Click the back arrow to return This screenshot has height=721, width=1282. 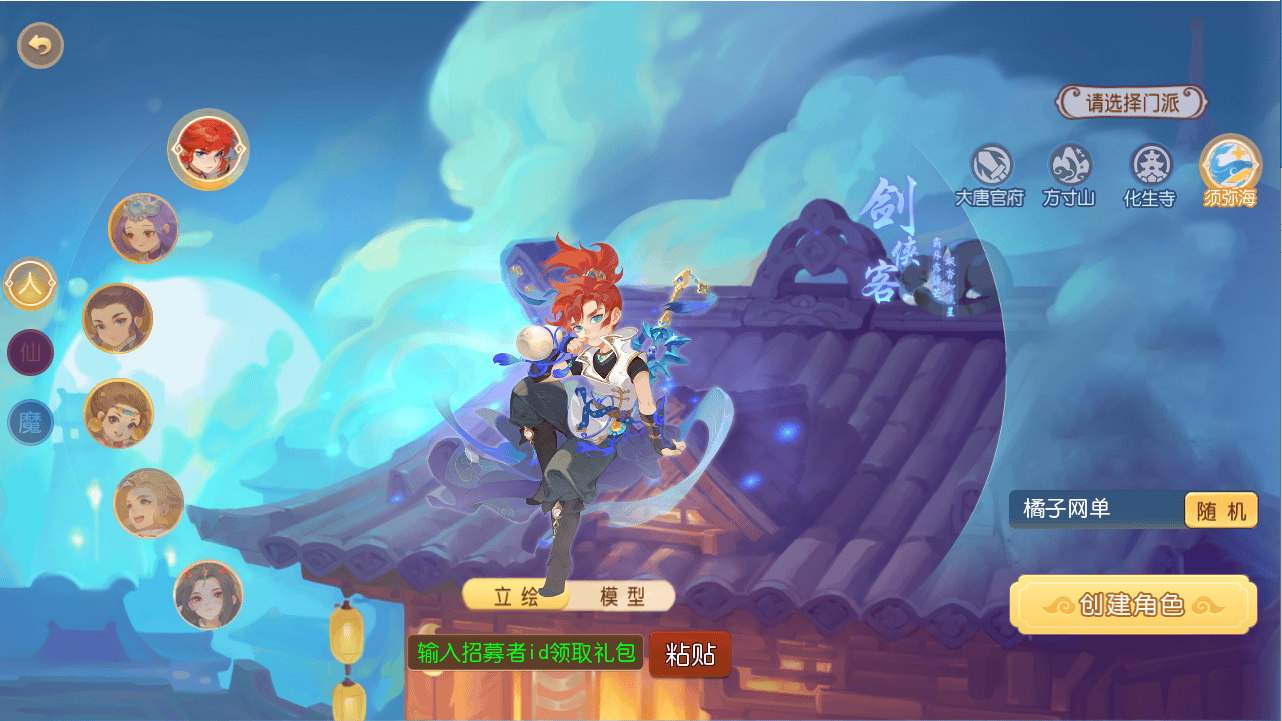pos(38,45)
